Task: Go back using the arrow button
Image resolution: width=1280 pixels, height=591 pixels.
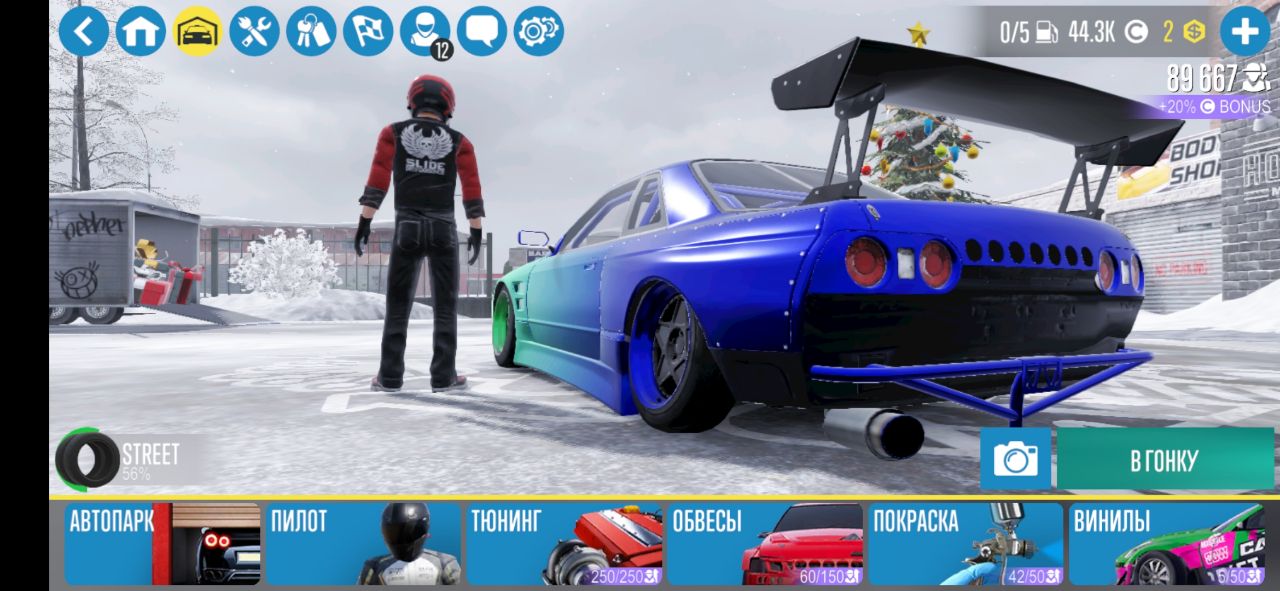Action: point(84,31)
